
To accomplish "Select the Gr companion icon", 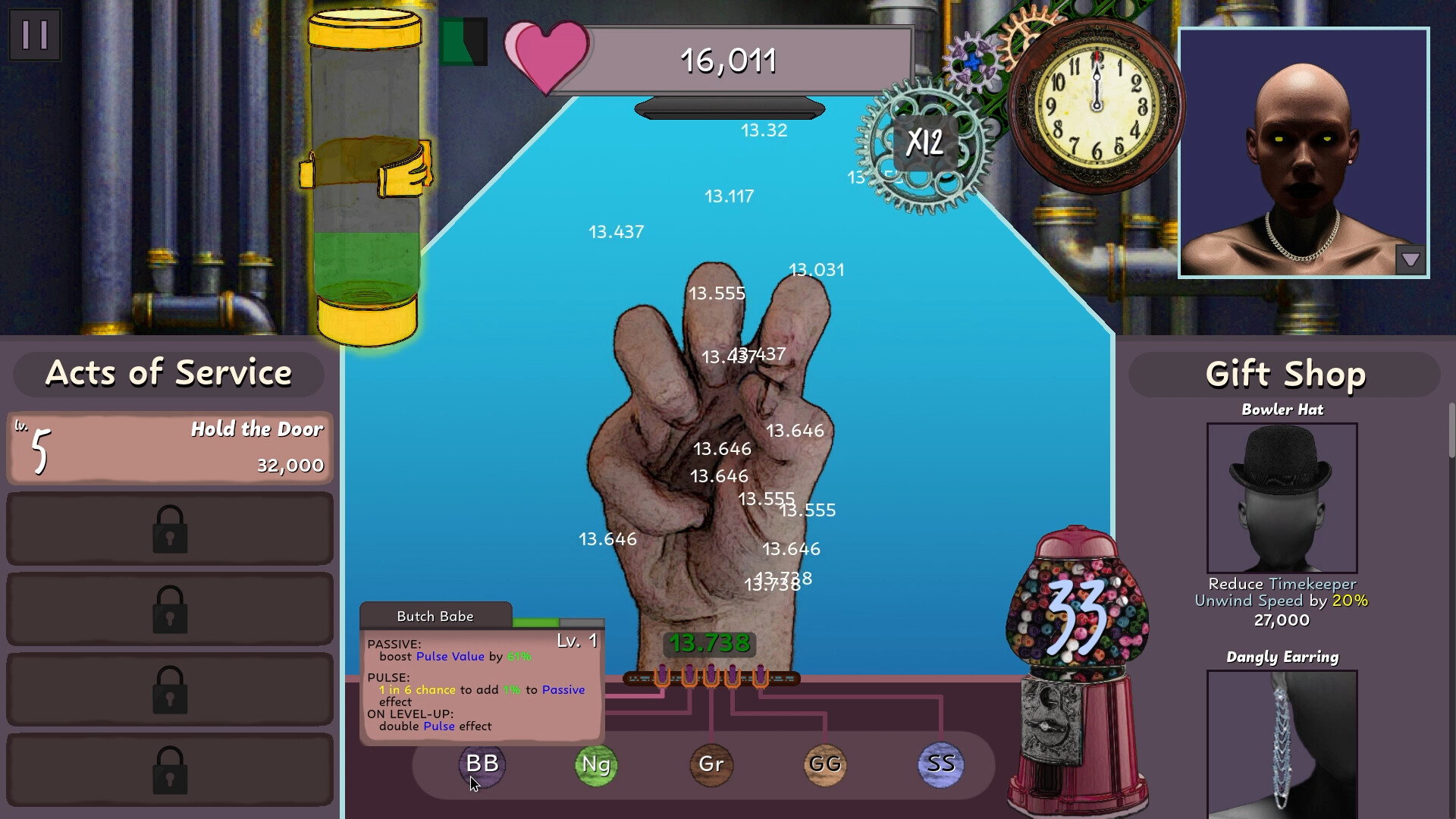I will click(711, 766).
